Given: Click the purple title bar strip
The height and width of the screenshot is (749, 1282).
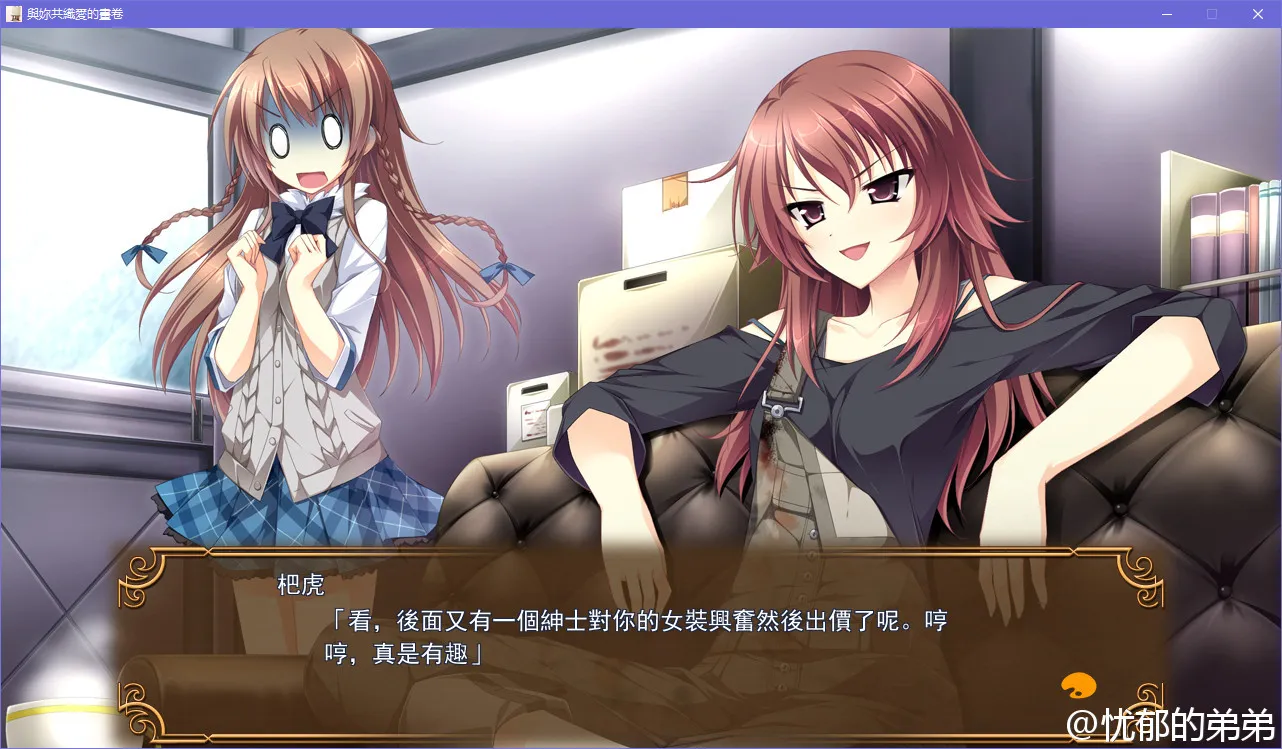Looking at the screenshot, I should click(x=600, y=14).
